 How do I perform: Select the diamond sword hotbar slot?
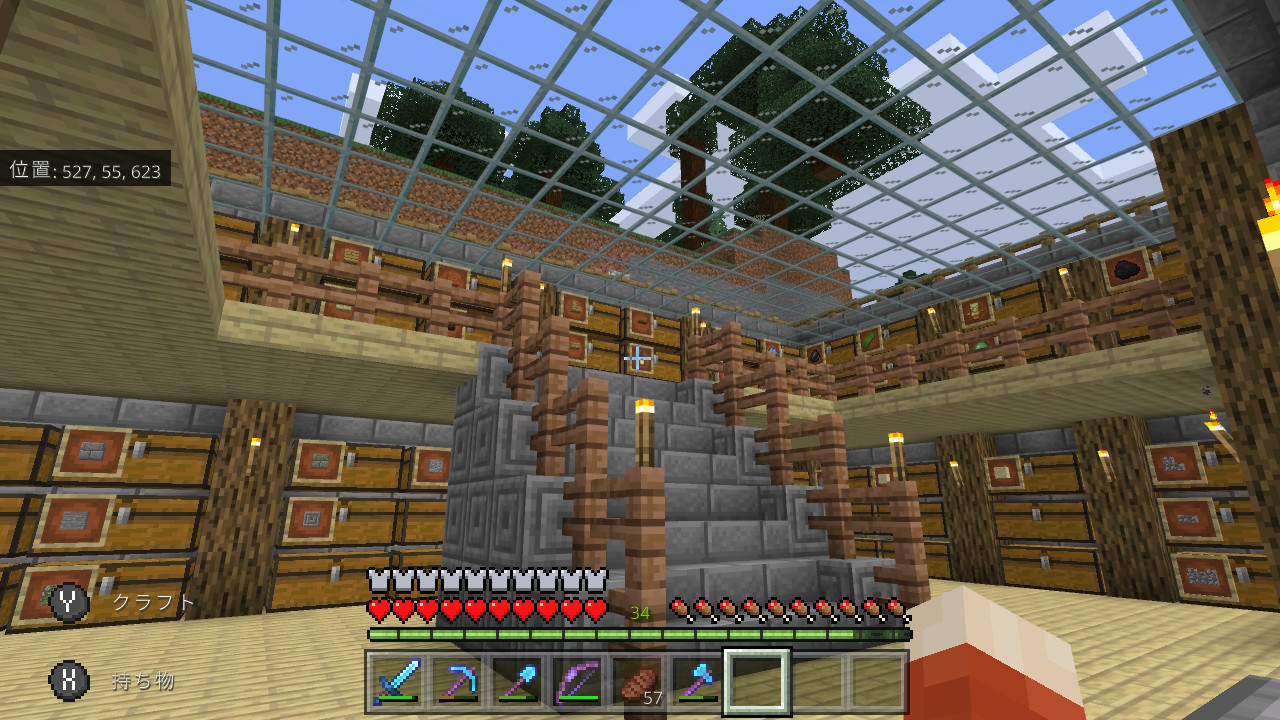tap(397, 682)
